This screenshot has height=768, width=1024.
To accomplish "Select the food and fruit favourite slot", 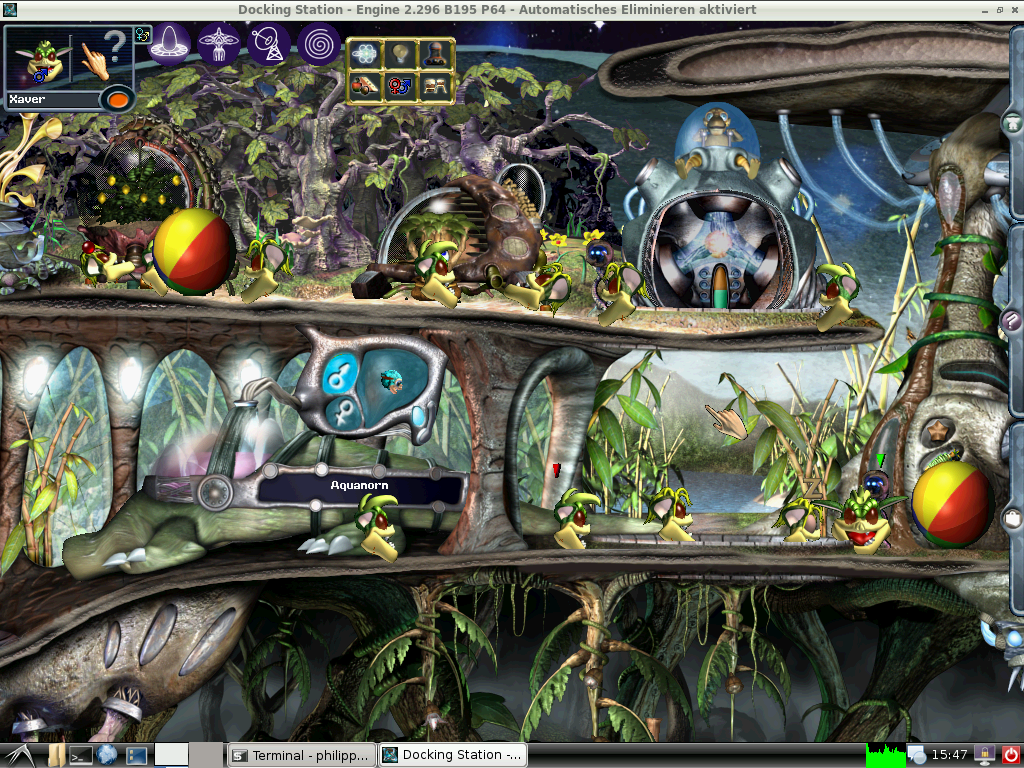I will coord(365,87).
